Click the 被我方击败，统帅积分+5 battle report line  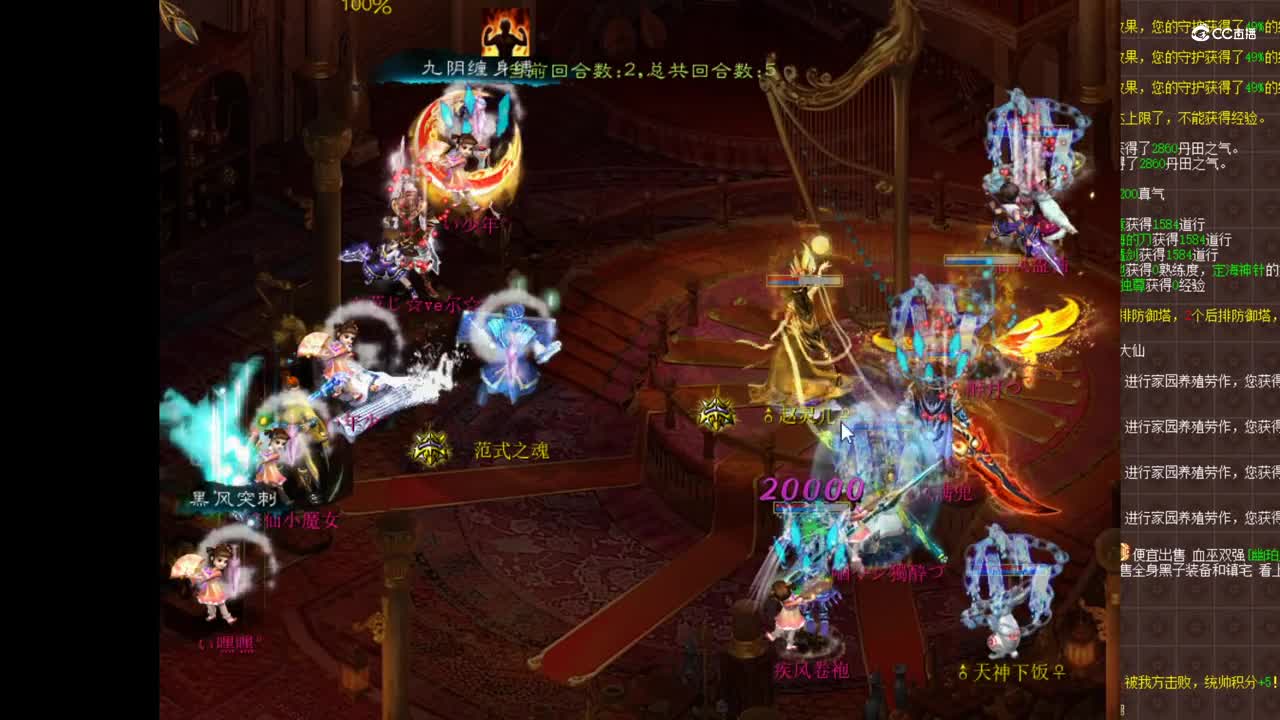(1198, 680)
